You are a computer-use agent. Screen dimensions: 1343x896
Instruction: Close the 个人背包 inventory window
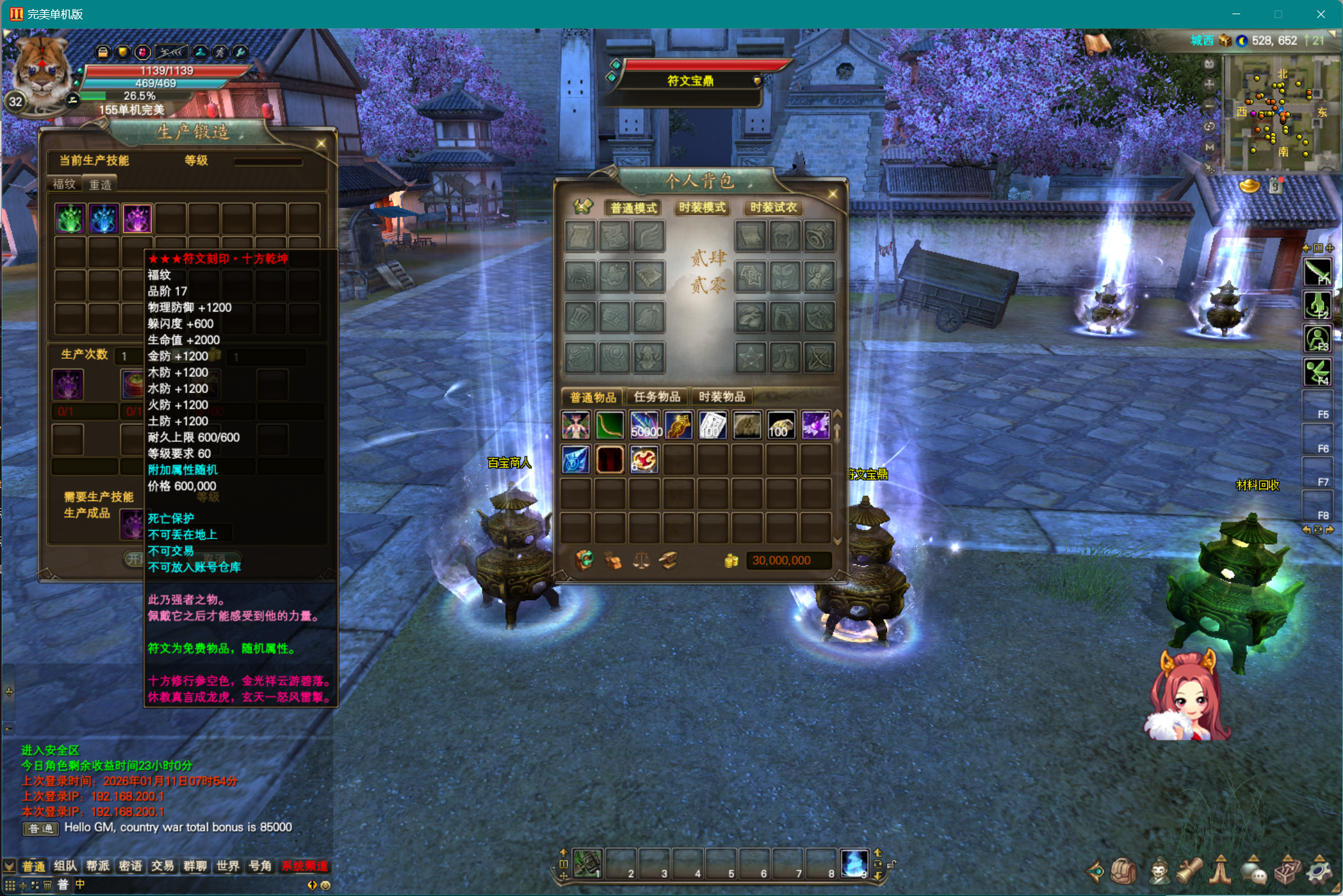point(832,194)
